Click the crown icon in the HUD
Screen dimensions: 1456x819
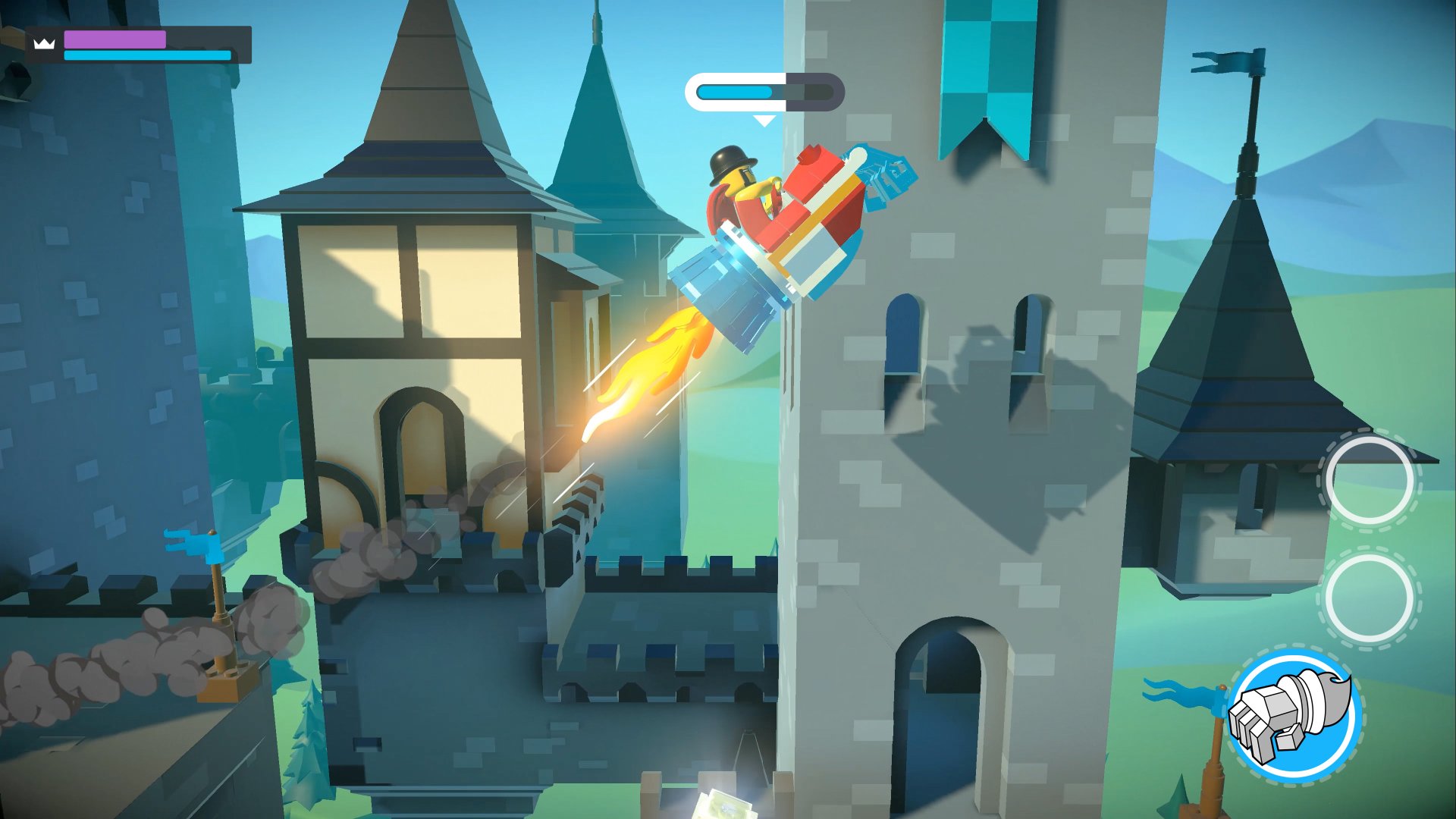coord(44,43)
